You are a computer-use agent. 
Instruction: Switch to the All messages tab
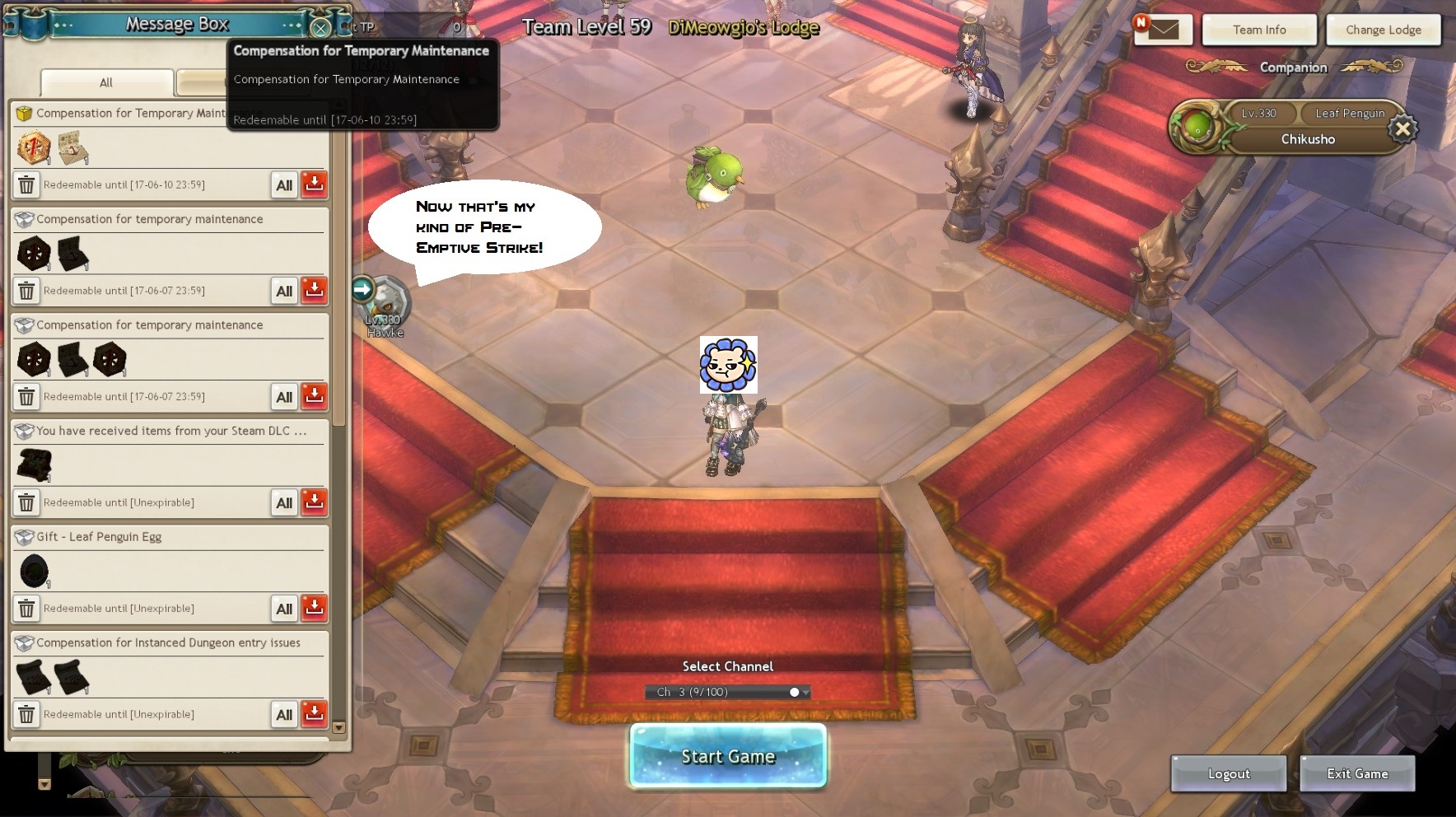(x=106, y=82)
